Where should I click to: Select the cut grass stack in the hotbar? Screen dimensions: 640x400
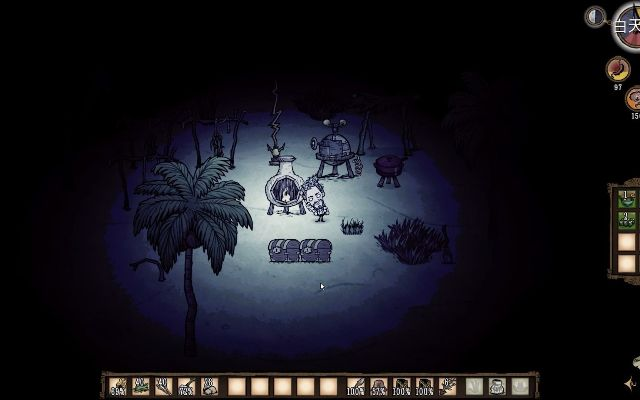tap(141, 385)
